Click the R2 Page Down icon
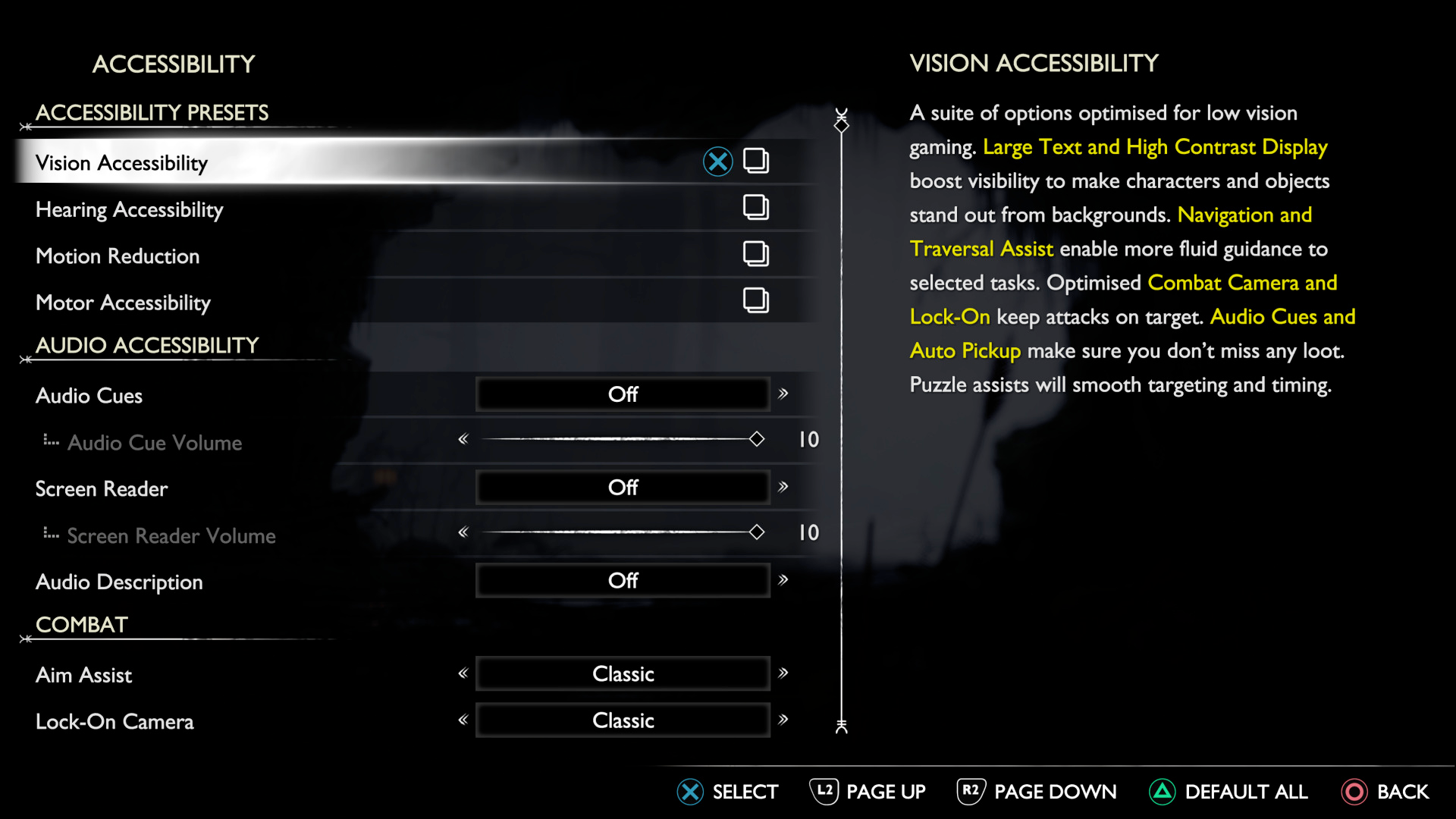1456x819 pixels. coord(970,792)
